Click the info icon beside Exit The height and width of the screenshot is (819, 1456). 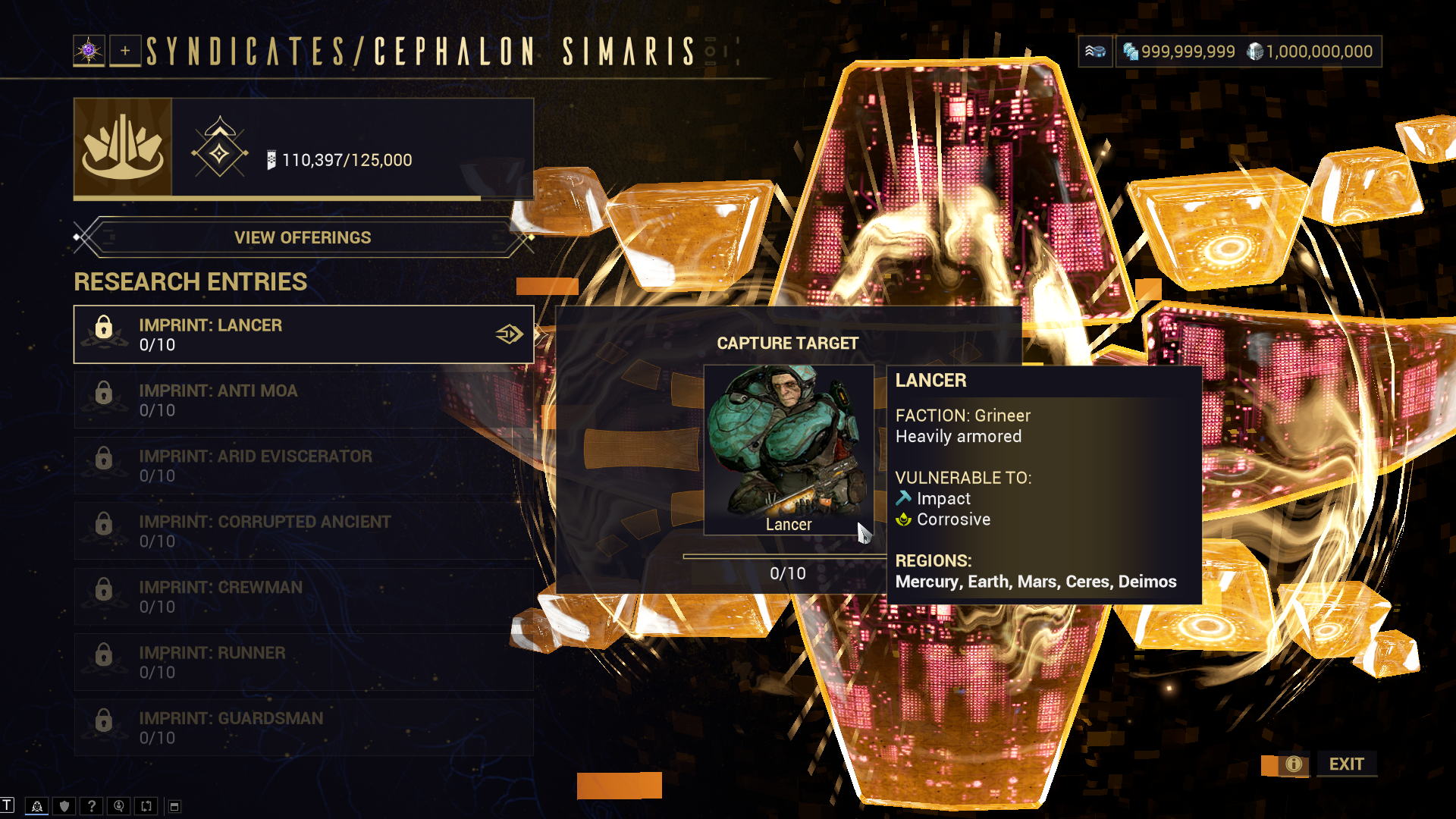(x=1294, y=764)
